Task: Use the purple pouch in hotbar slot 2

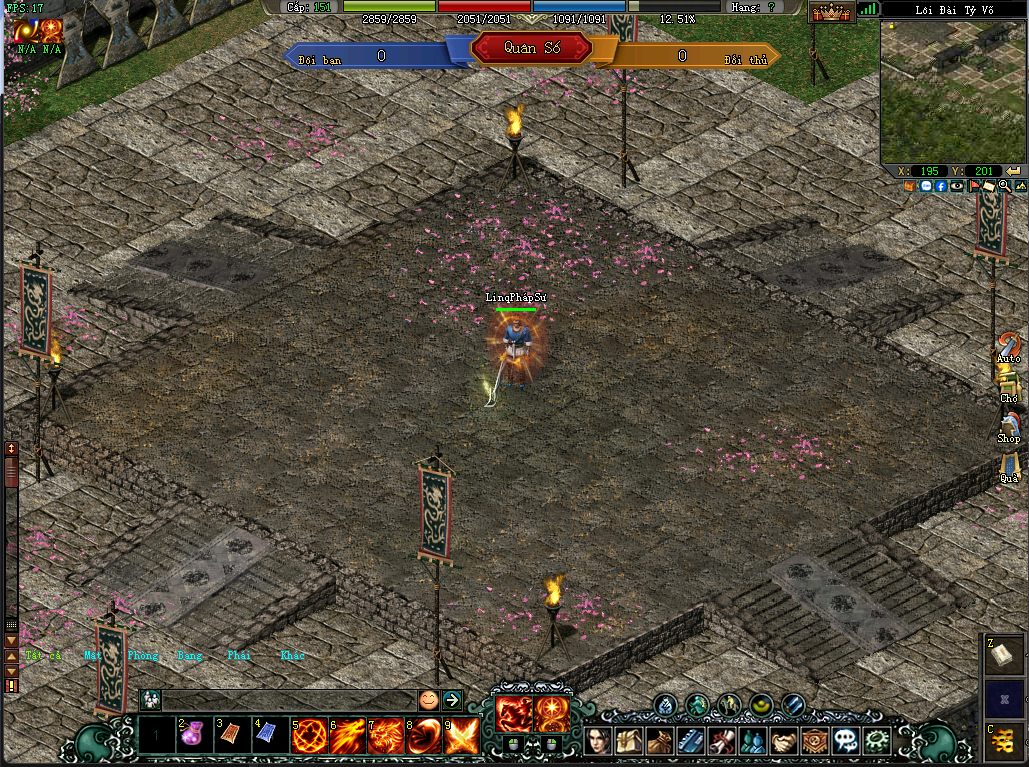Action: [192, 736]
